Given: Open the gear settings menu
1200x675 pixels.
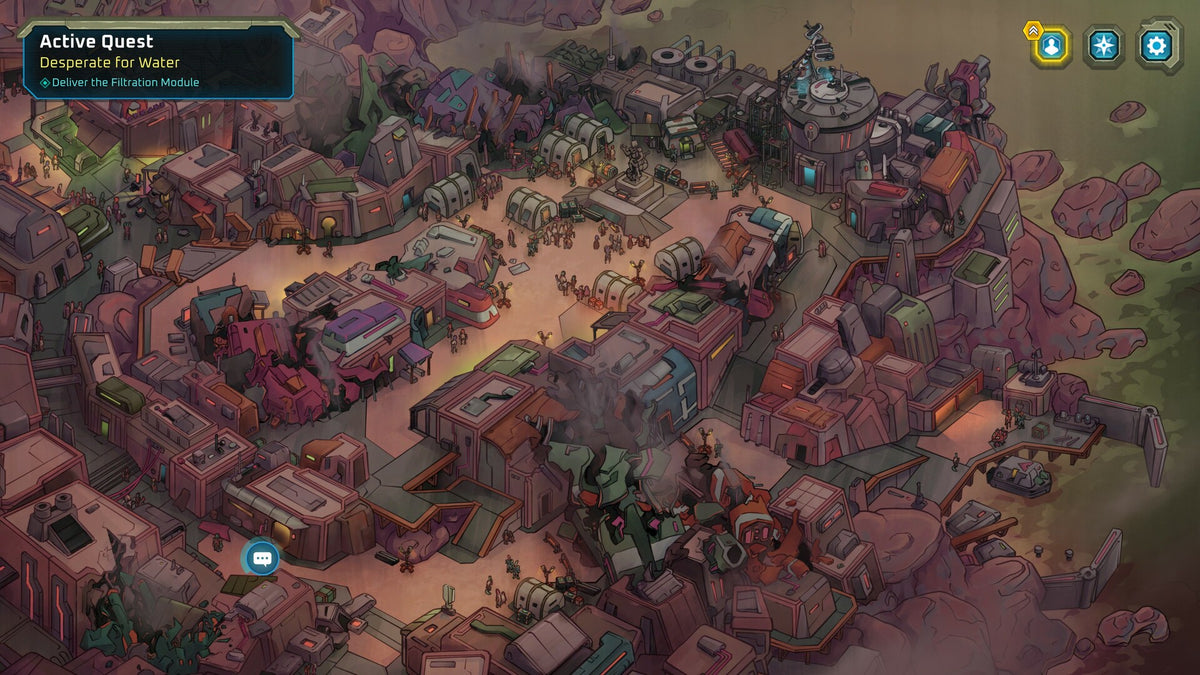Looking at the screenshot, I should [x=1158, y=46].
